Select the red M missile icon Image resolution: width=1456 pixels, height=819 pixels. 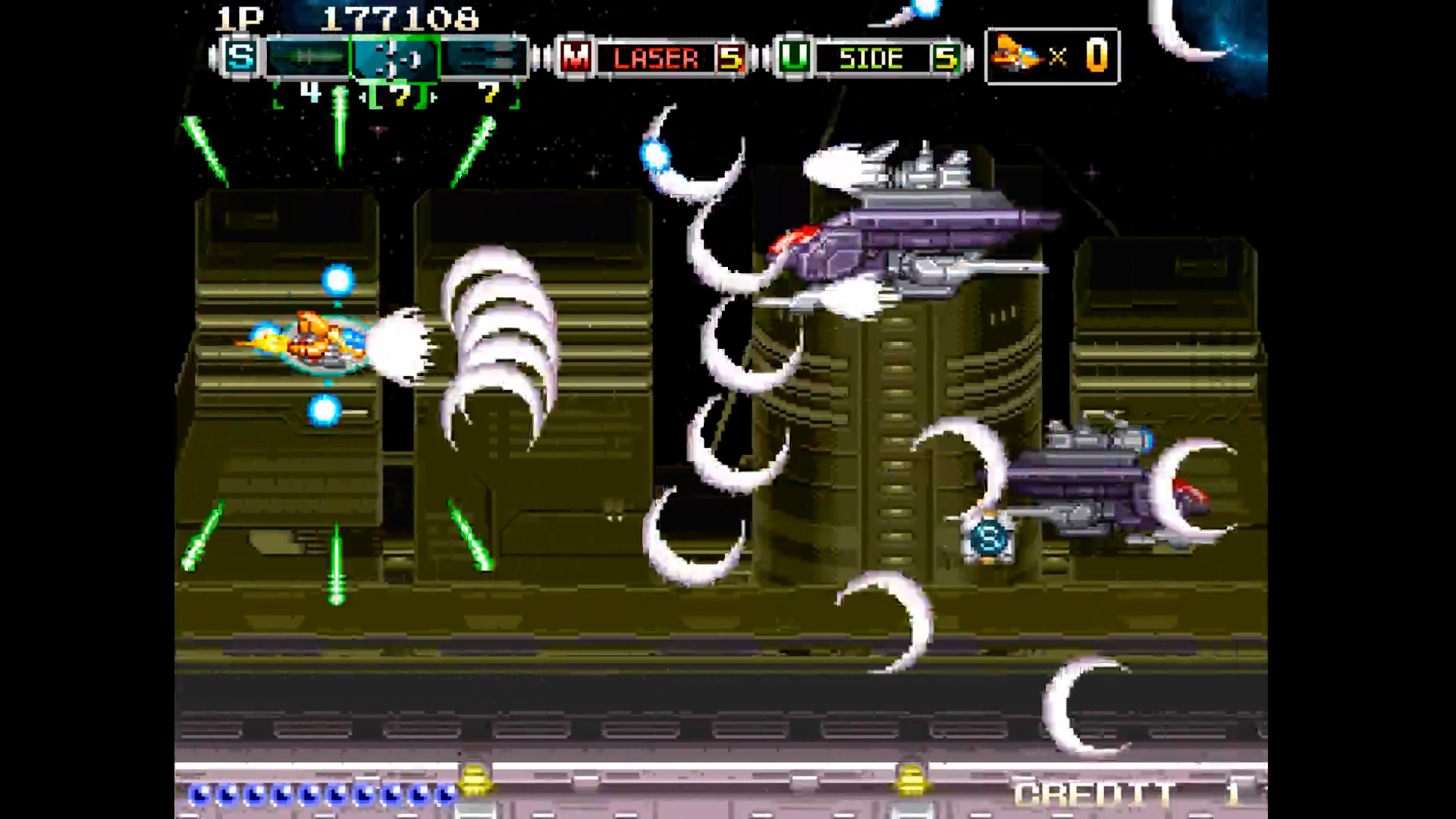coord(575,57)
